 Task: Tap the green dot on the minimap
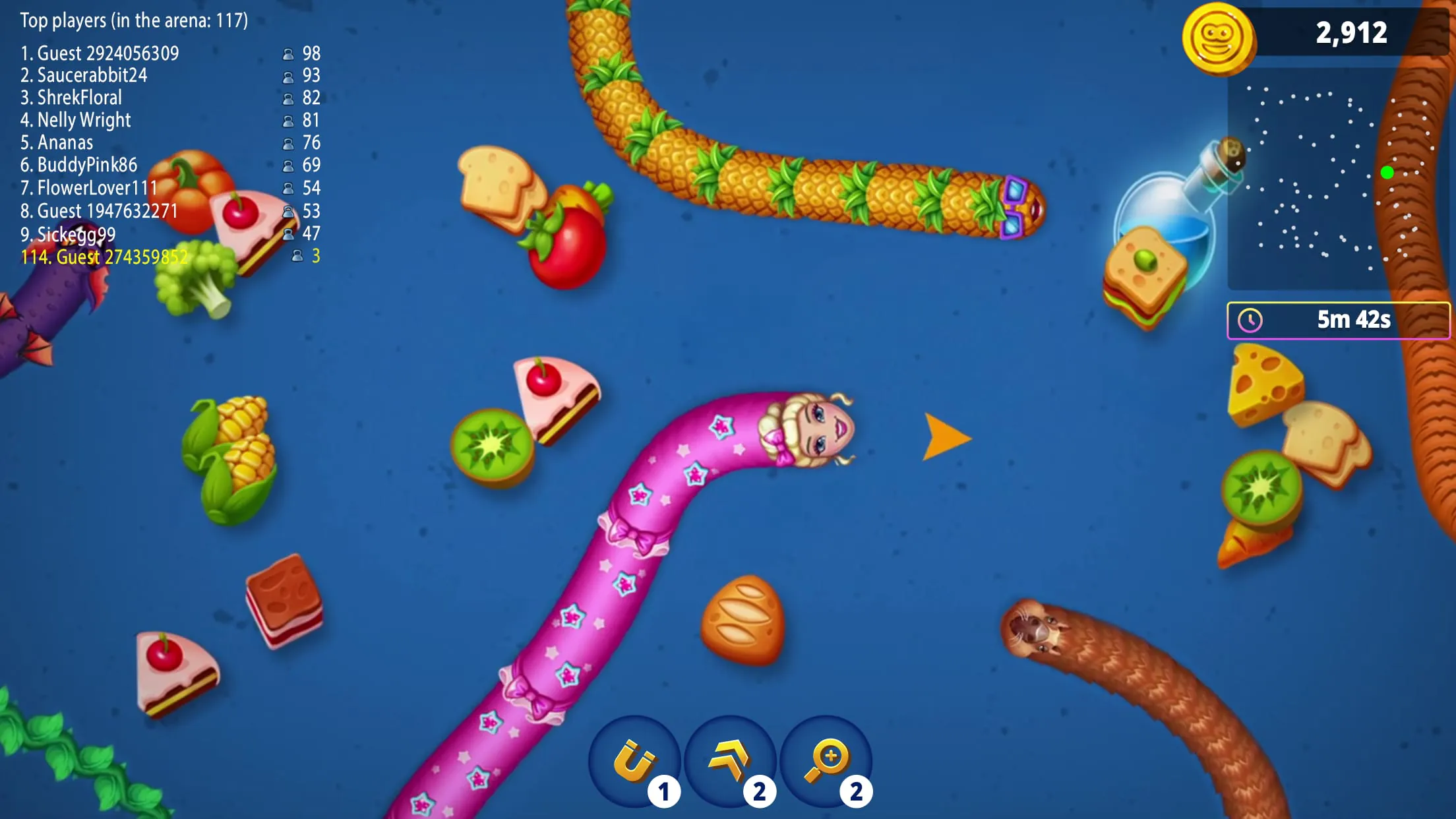tap(1387, 173)
